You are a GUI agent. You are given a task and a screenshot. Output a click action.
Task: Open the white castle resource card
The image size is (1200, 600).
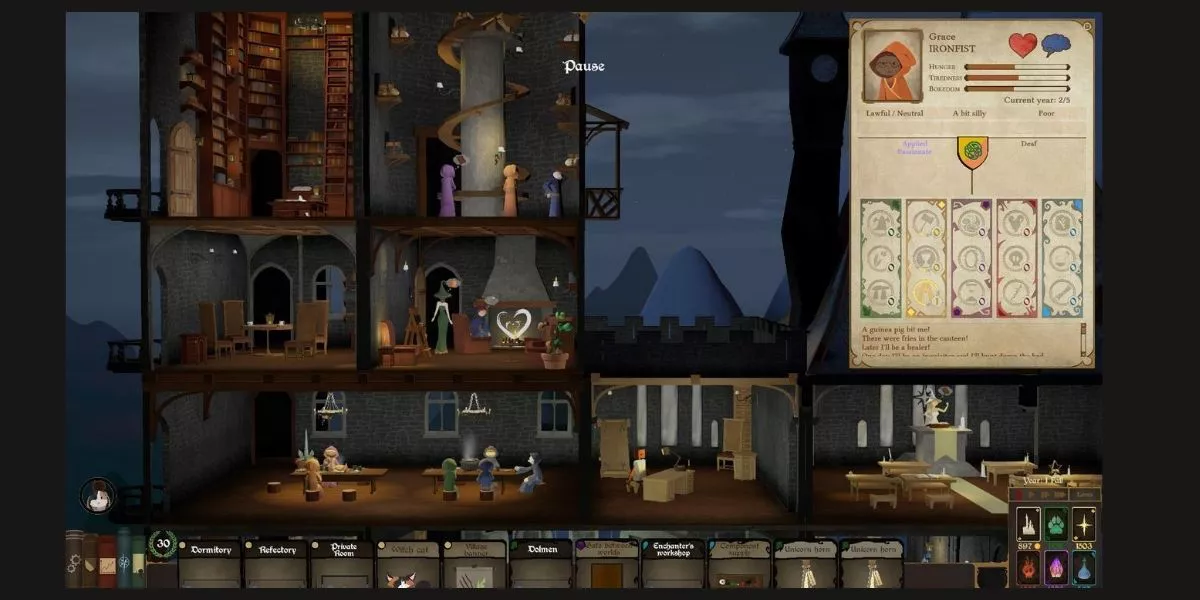tap(1027, 523)
